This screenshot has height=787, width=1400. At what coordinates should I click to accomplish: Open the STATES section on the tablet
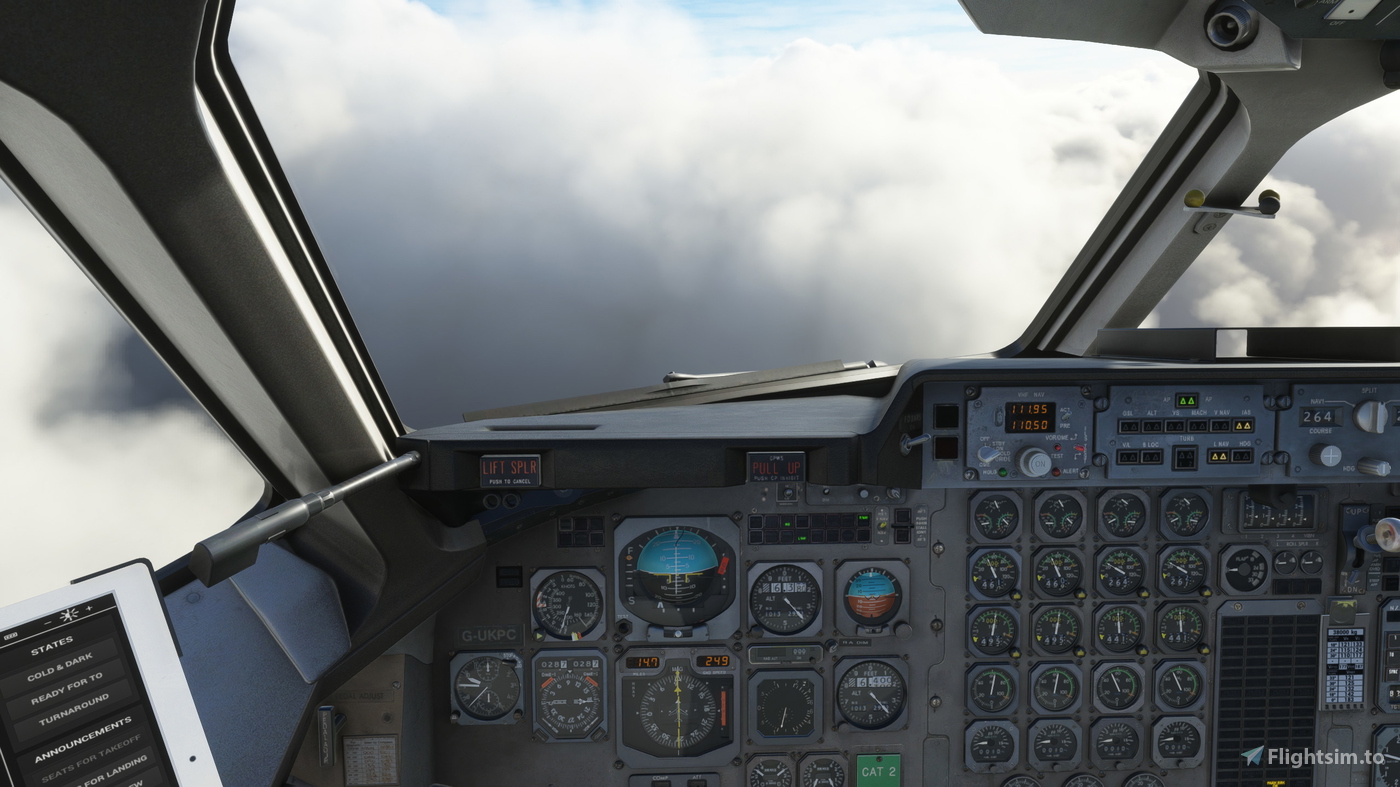[x=51, y=643]
